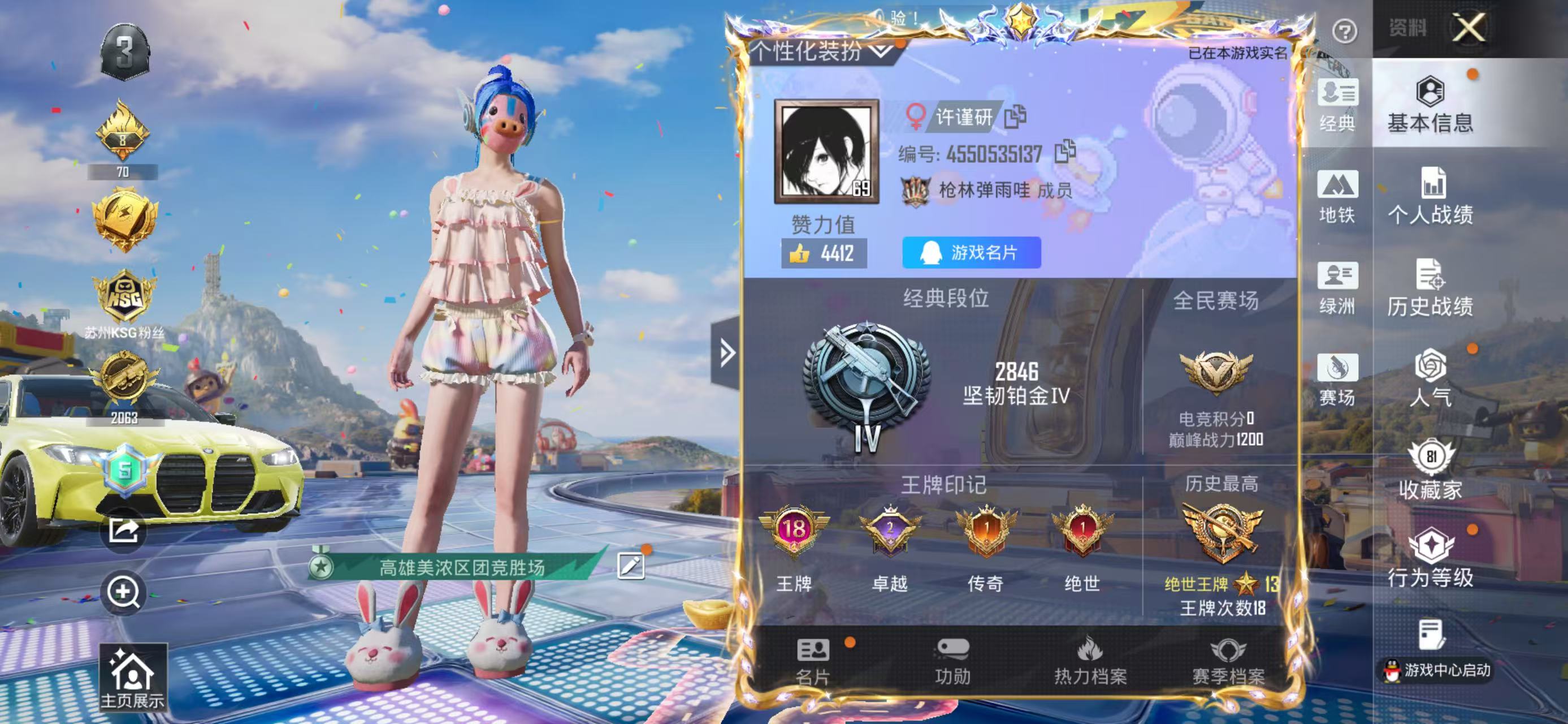Open the 名片 bottom tab
The width and height of the screenshot is (1568, 724).
point(813,661)
